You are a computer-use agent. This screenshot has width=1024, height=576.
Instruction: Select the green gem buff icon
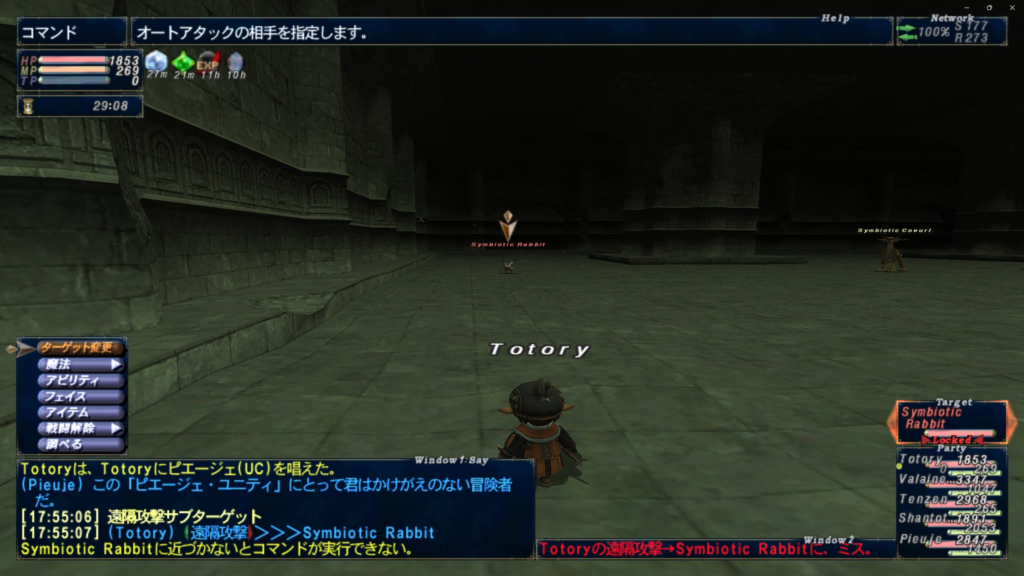tap(183, 62)
